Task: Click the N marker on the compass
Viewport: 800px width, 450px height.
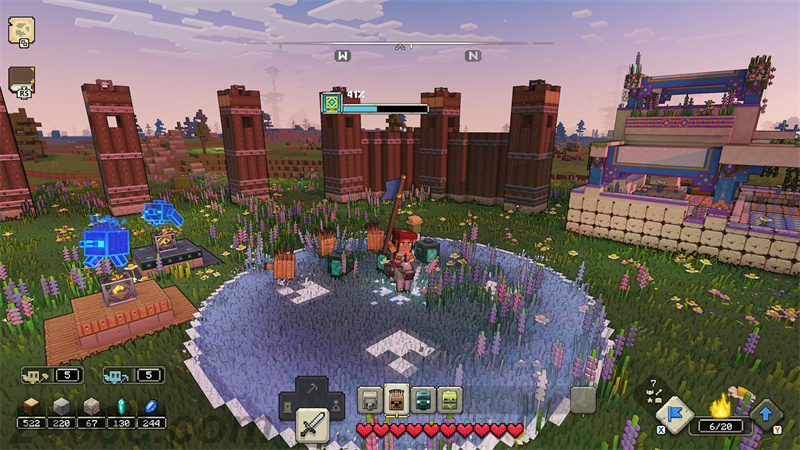Action: pos(473,56)
